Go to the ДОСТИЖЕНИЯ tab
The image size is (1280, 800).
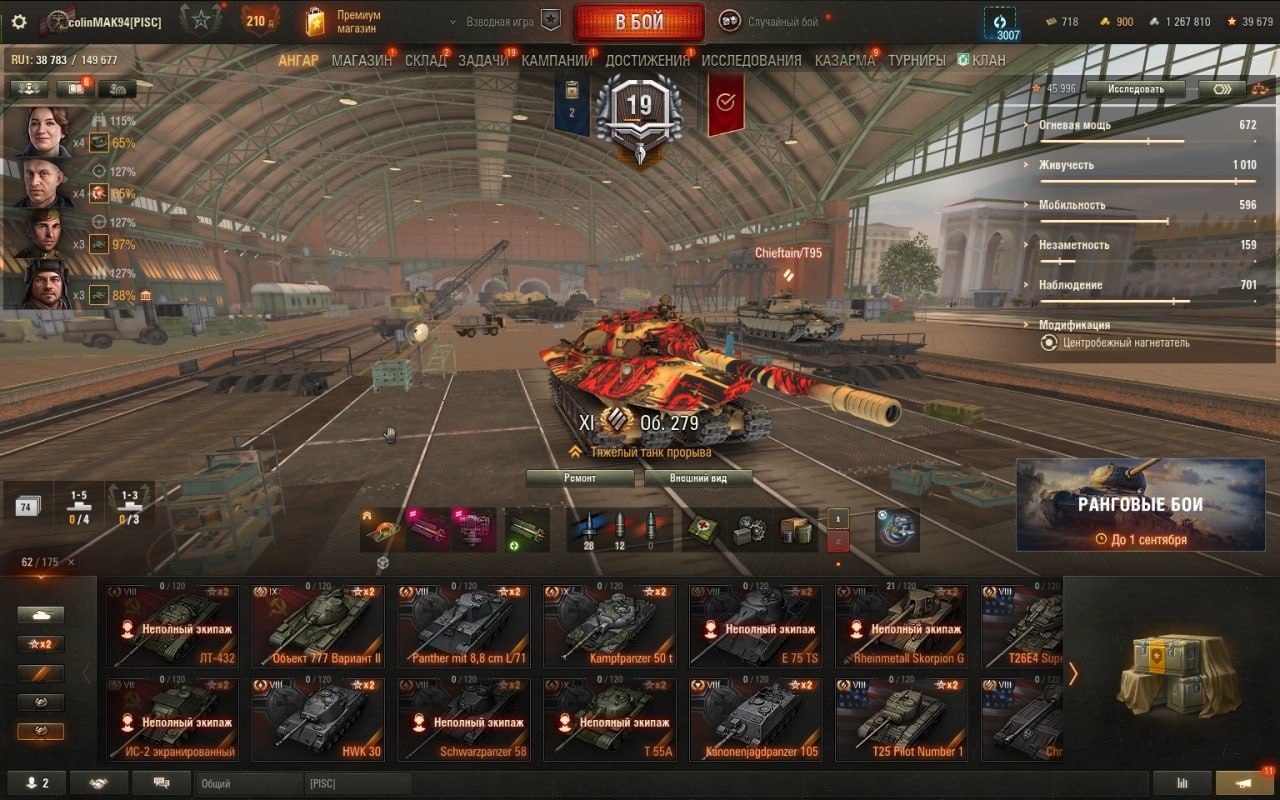[647, 60]
